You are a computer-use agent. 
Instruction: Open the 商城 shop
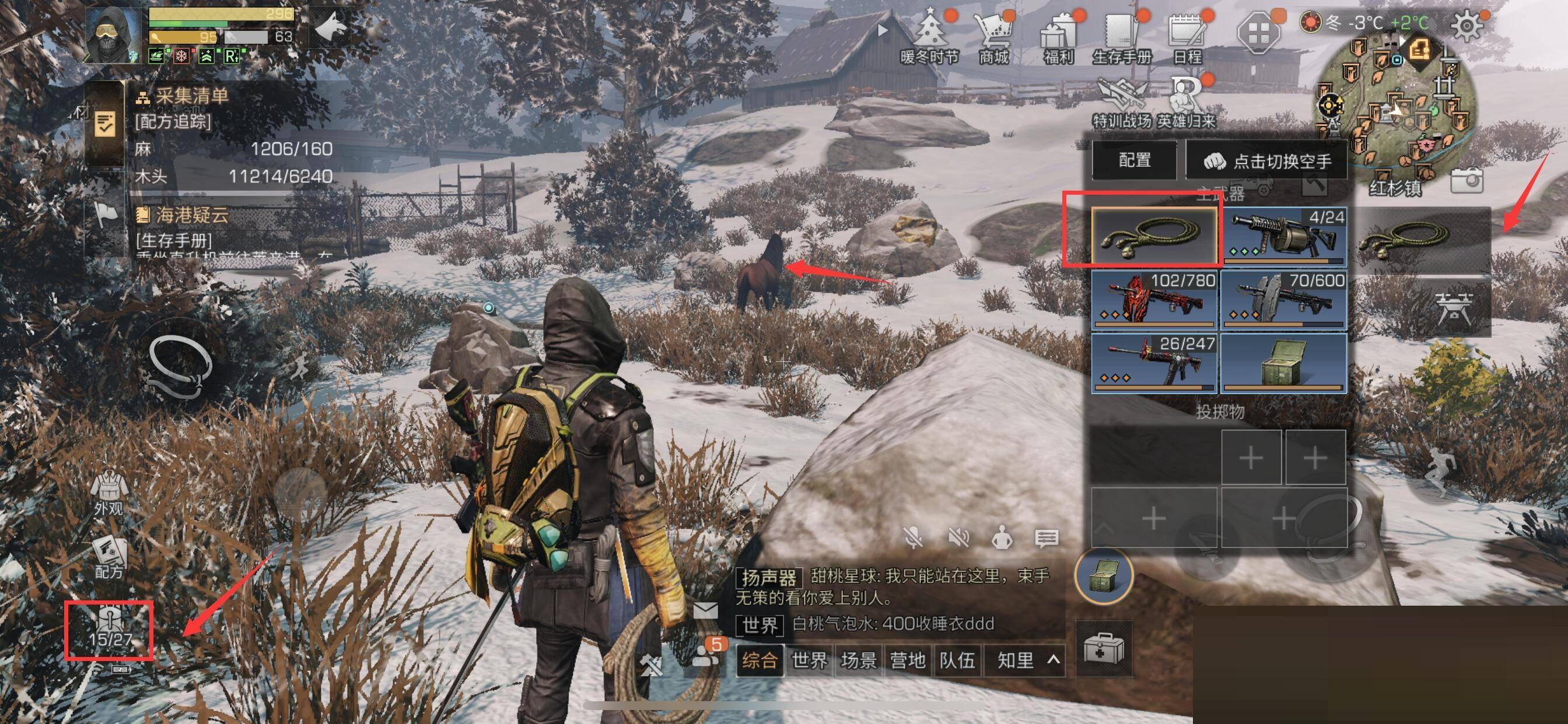[x=993, y=38]
